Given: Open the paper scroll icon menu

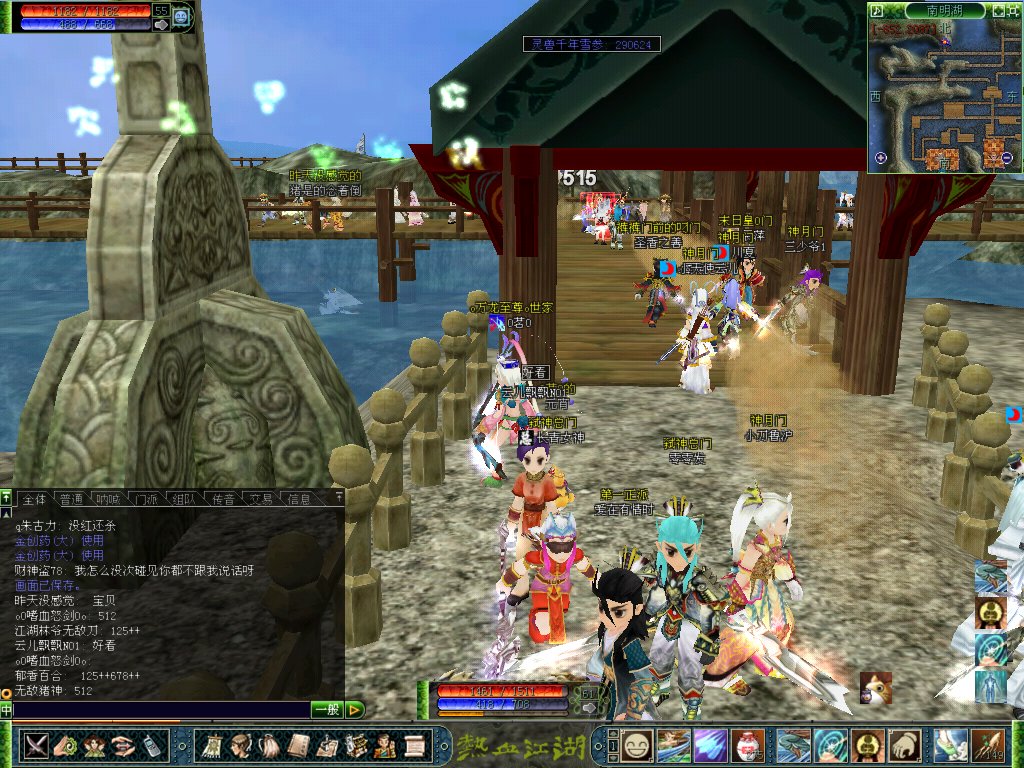Looking at the screenshot, I should 414,745.
